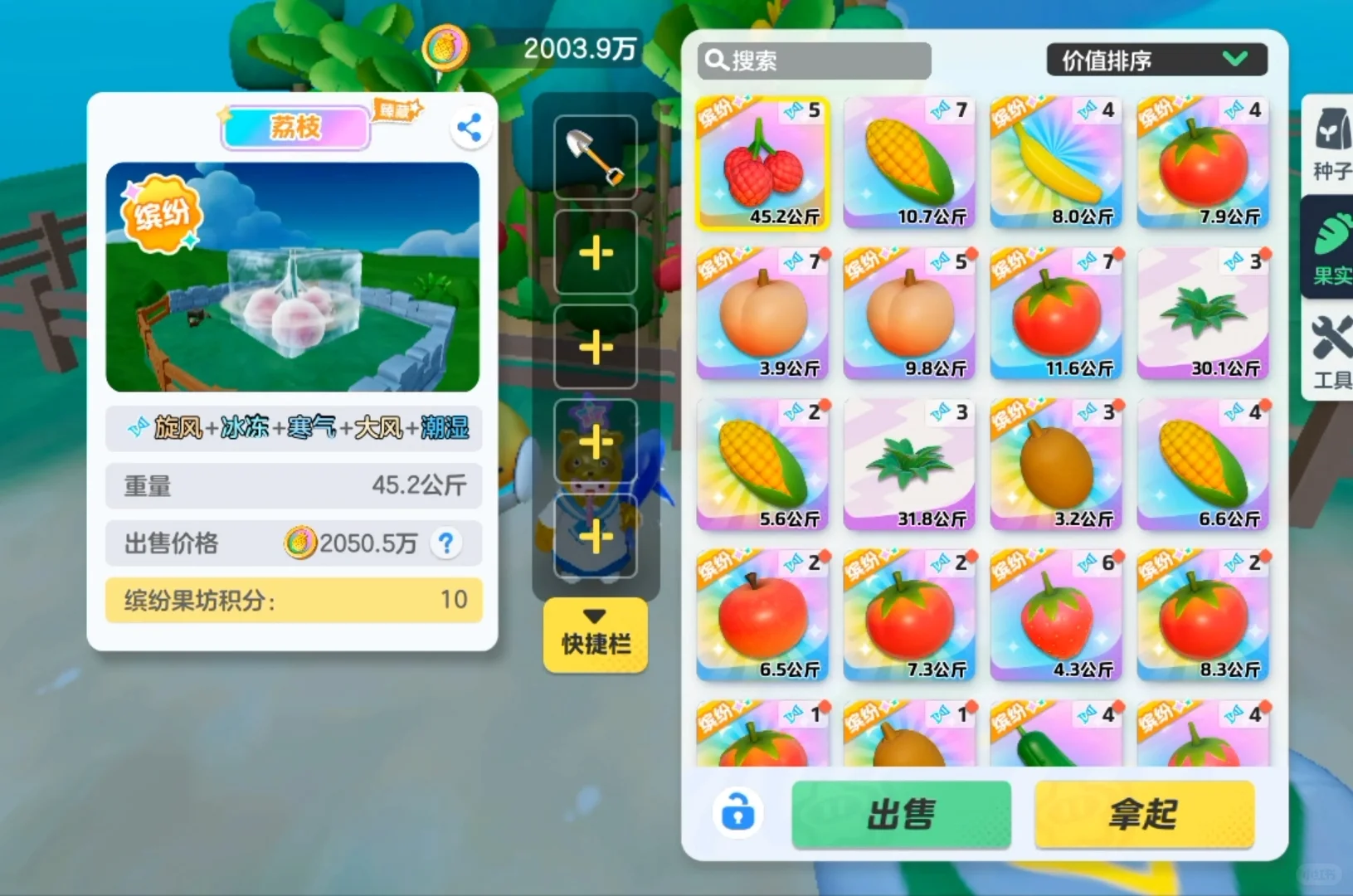The width and height of the screenshot is (1353, 896).
Task: Tap the coin icon next to 2003.9万
Action: coord(446,47)
